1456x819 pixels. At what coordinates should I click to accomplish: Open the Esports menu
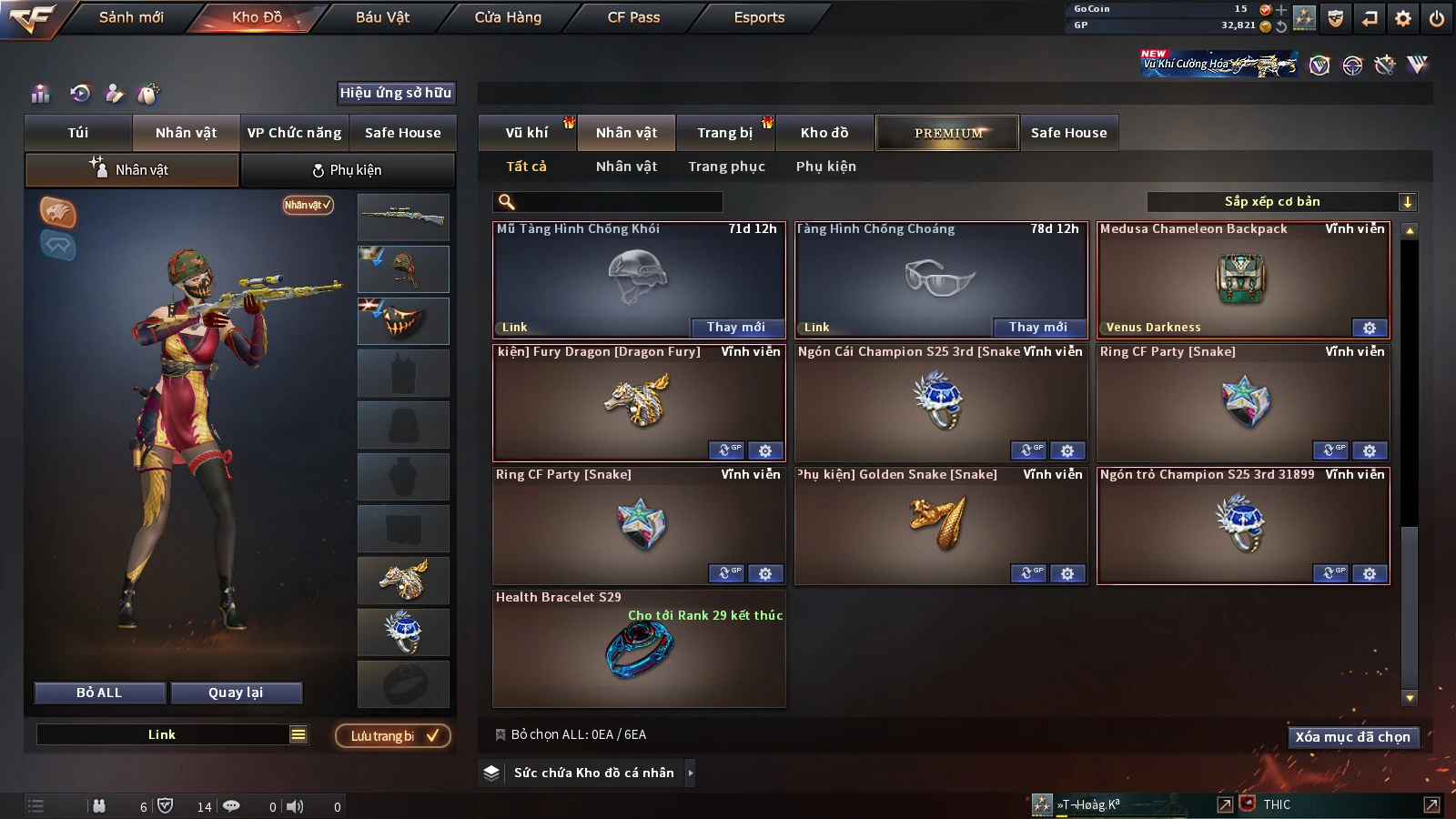pyautogui.click(x=759, y=17)
